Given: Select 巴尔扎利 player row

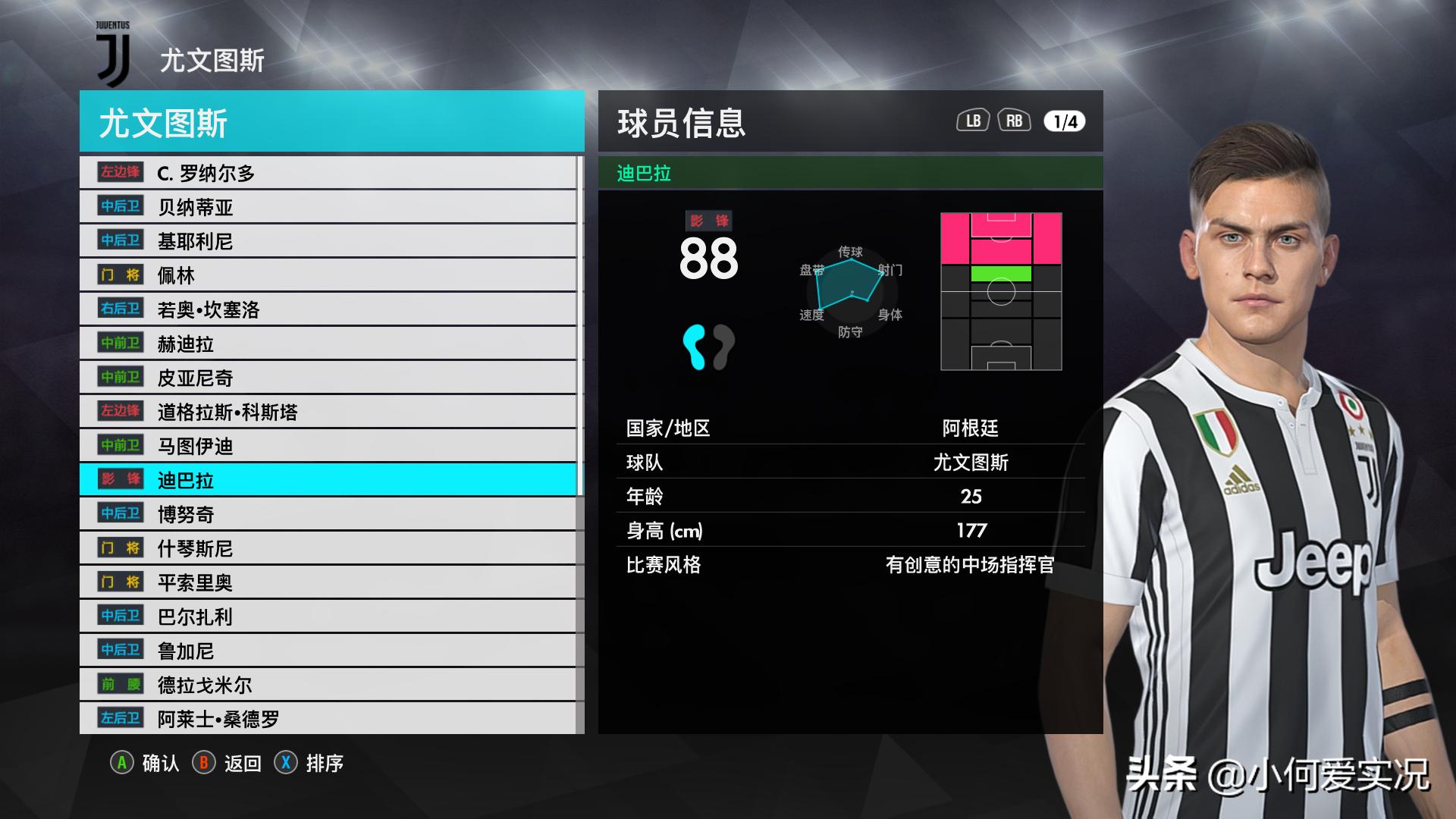Looking at the screenshot, I should (328, 617).
